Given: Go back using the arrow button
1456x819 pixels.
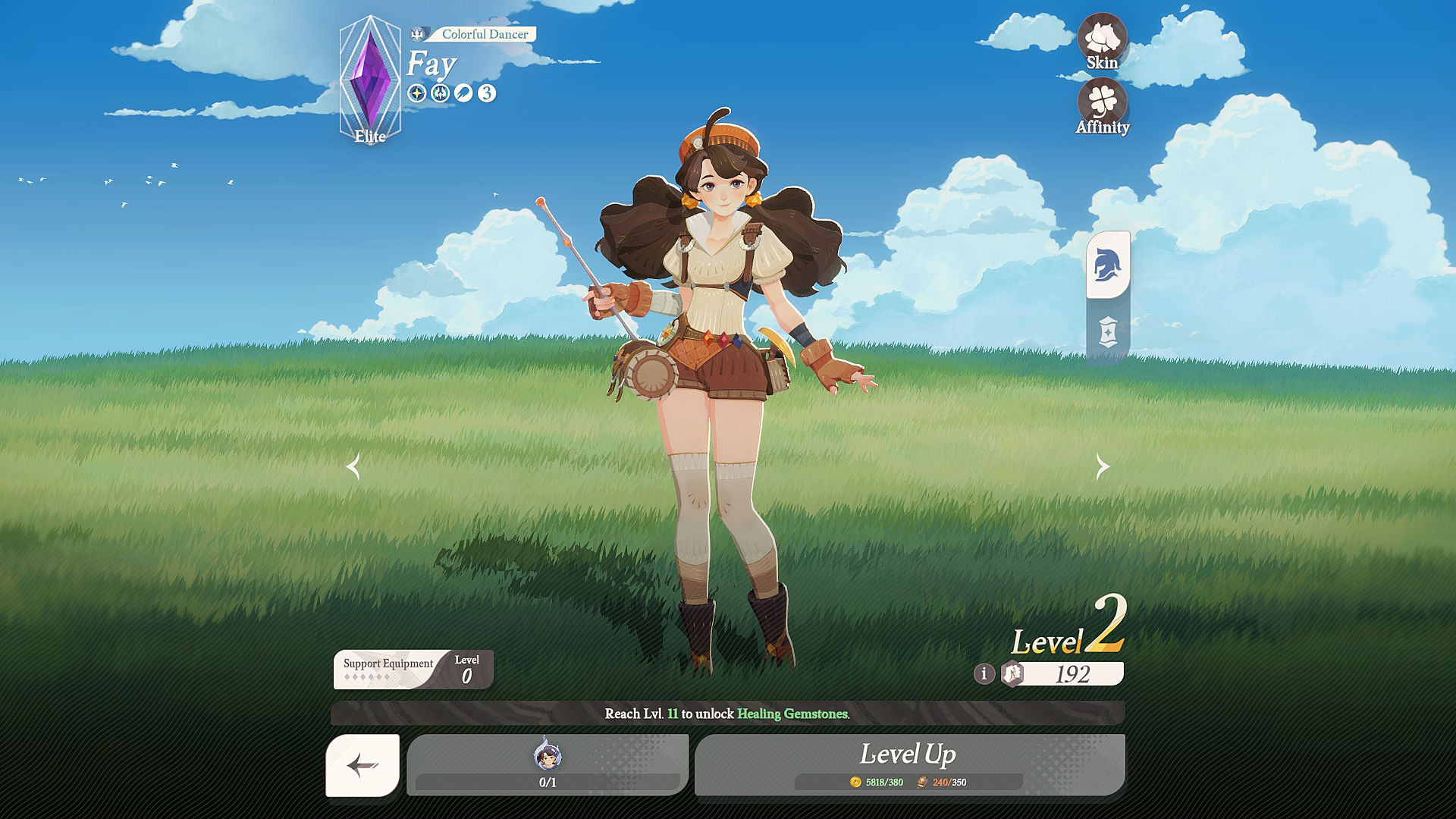Looking at the screenshot, I should [x=362, y=765].
